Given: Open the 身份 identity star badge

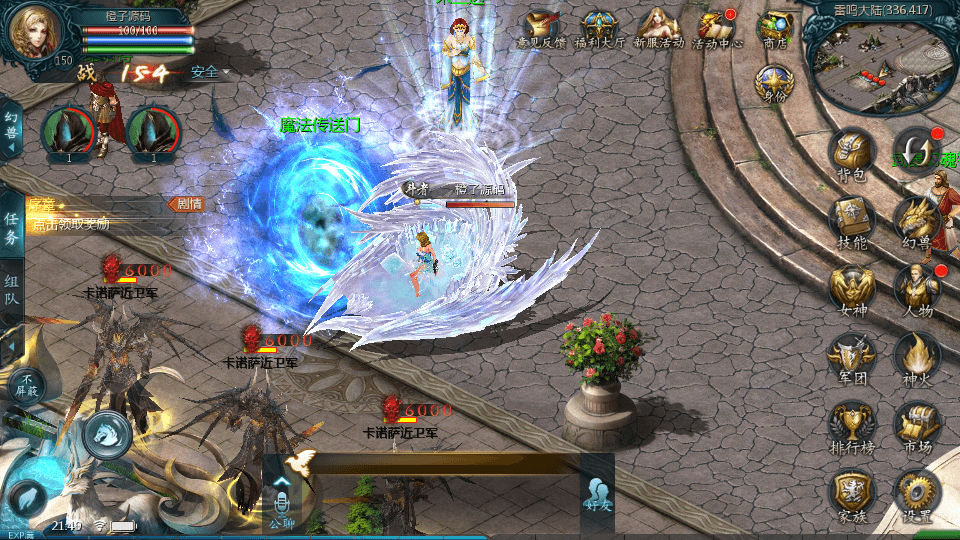Looking at the screenshot, I should [x=771, y=84].
